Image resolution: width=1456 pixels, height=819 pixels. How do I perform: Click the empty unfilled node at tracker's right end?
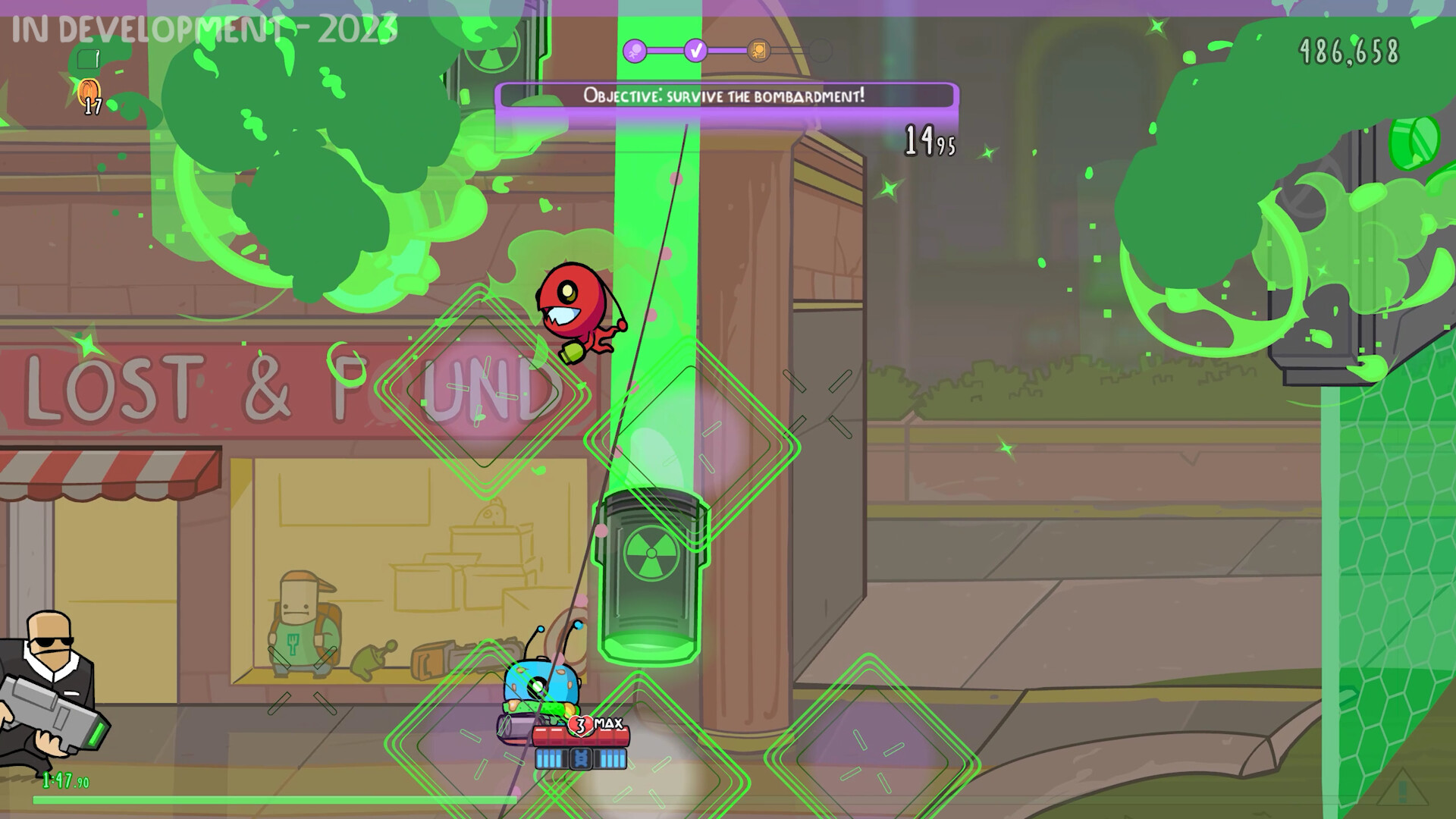821,50
